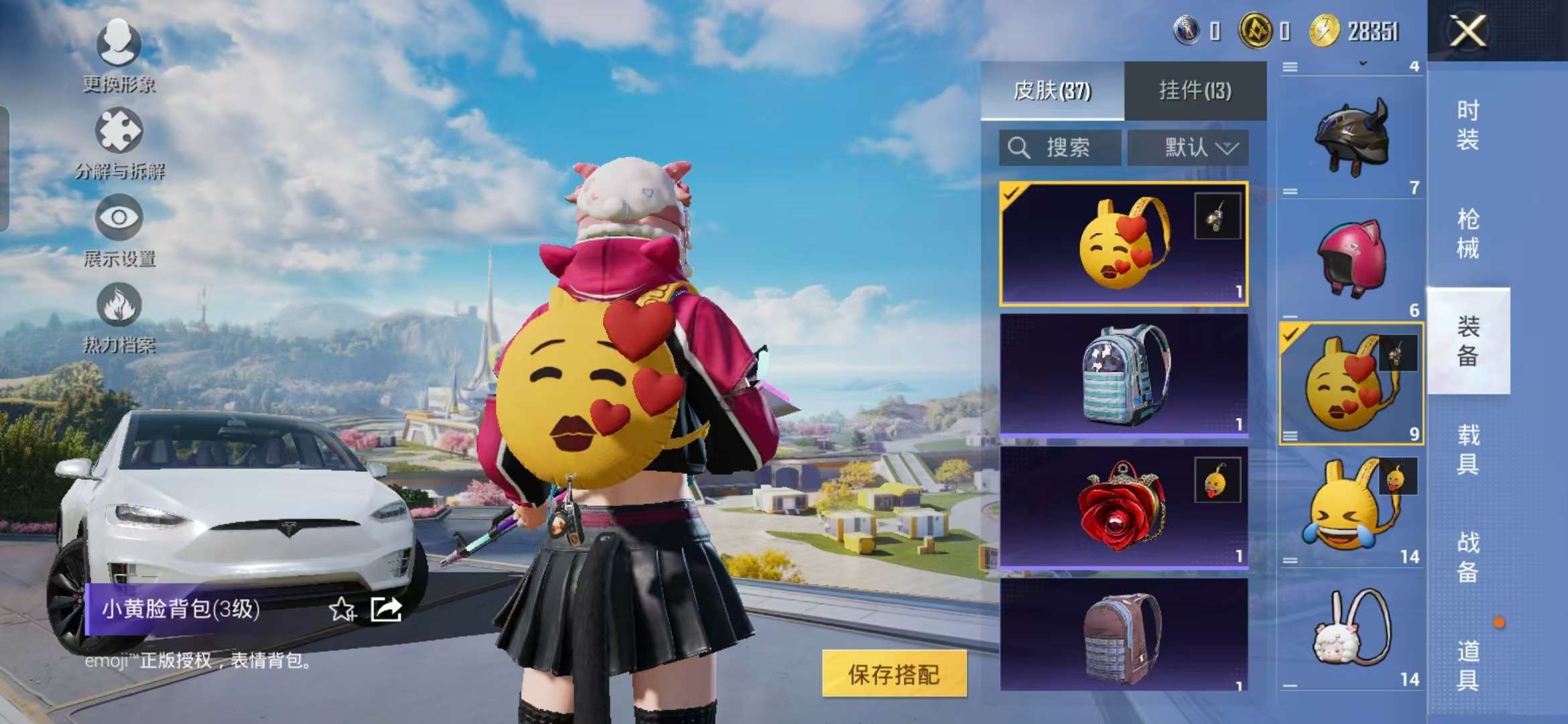
Task: Close the inventory screen with X
Action: [x=1467, y=32]
